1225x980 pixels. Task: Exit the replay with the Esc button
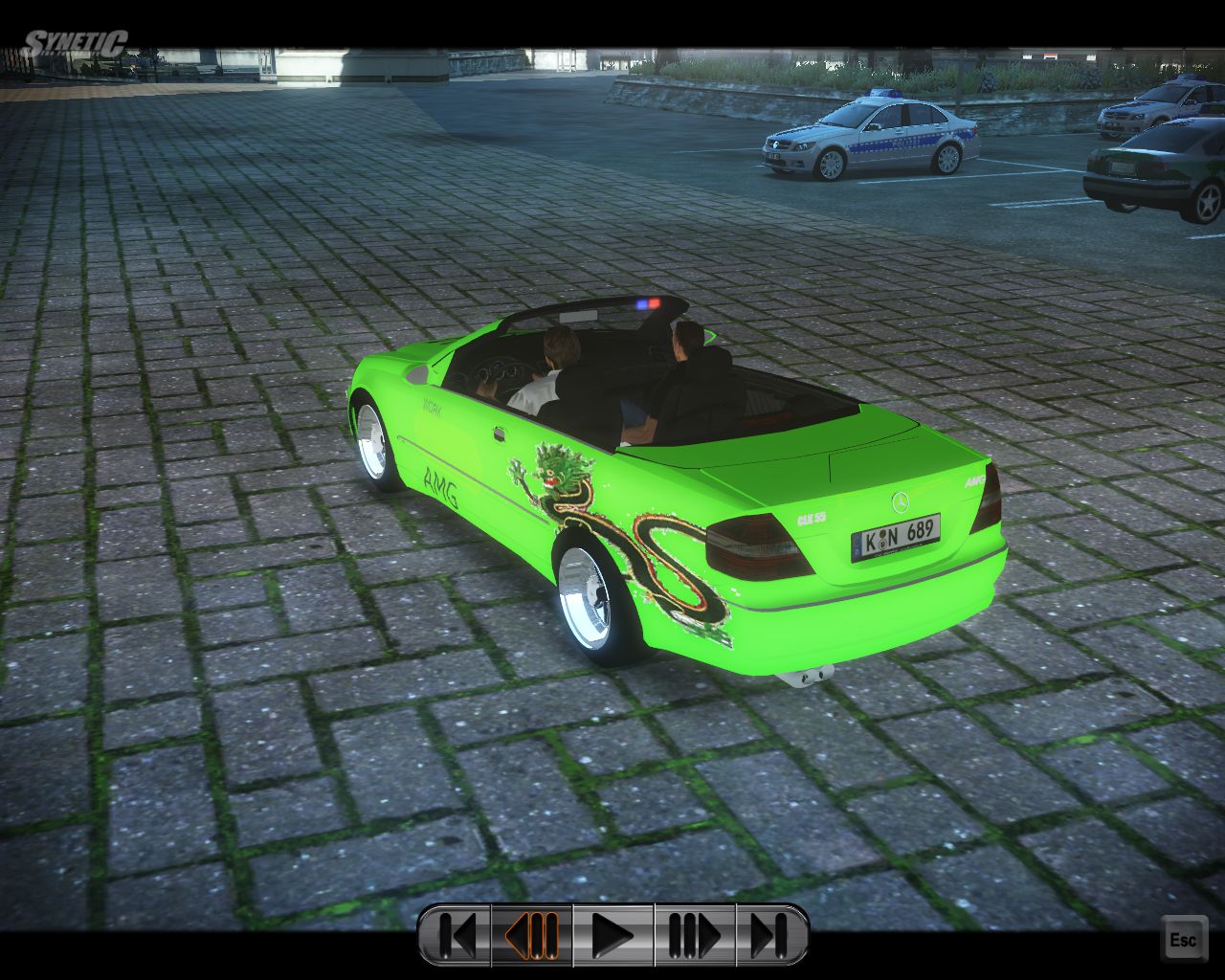(x=1183, y=940)
